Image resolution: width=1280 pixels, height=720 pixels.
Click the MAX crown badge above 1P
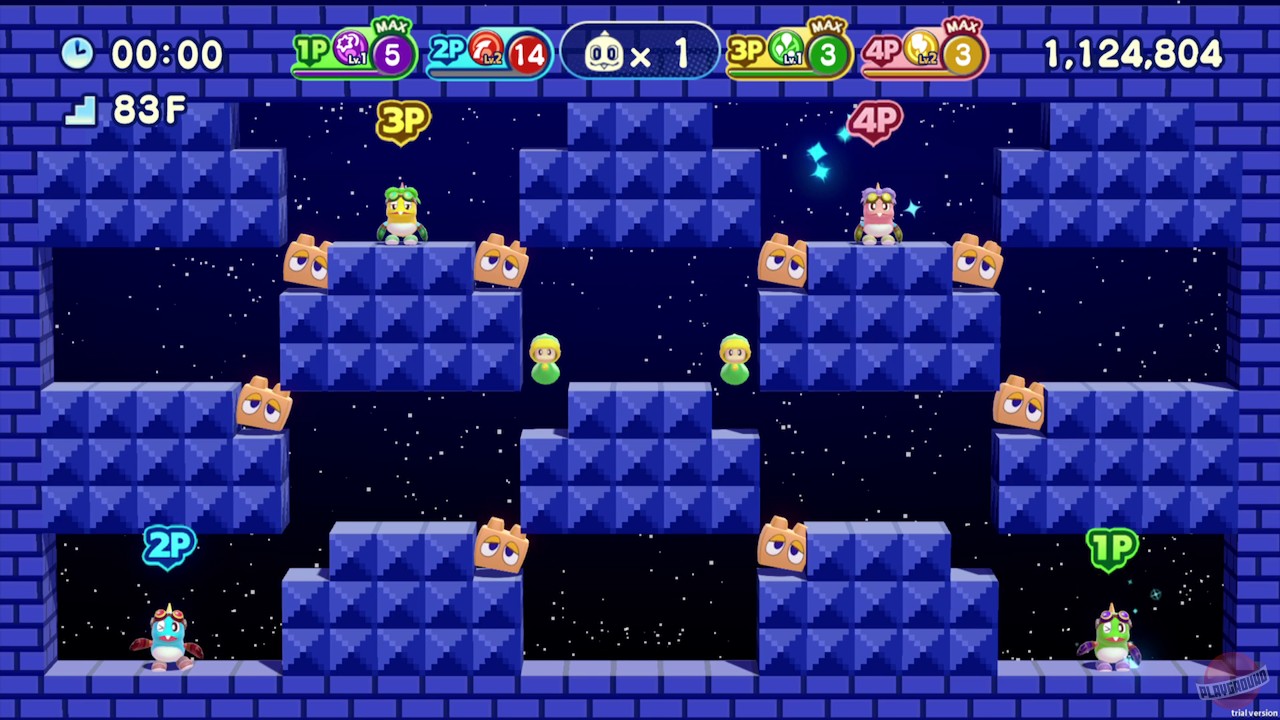pos(392,27)
